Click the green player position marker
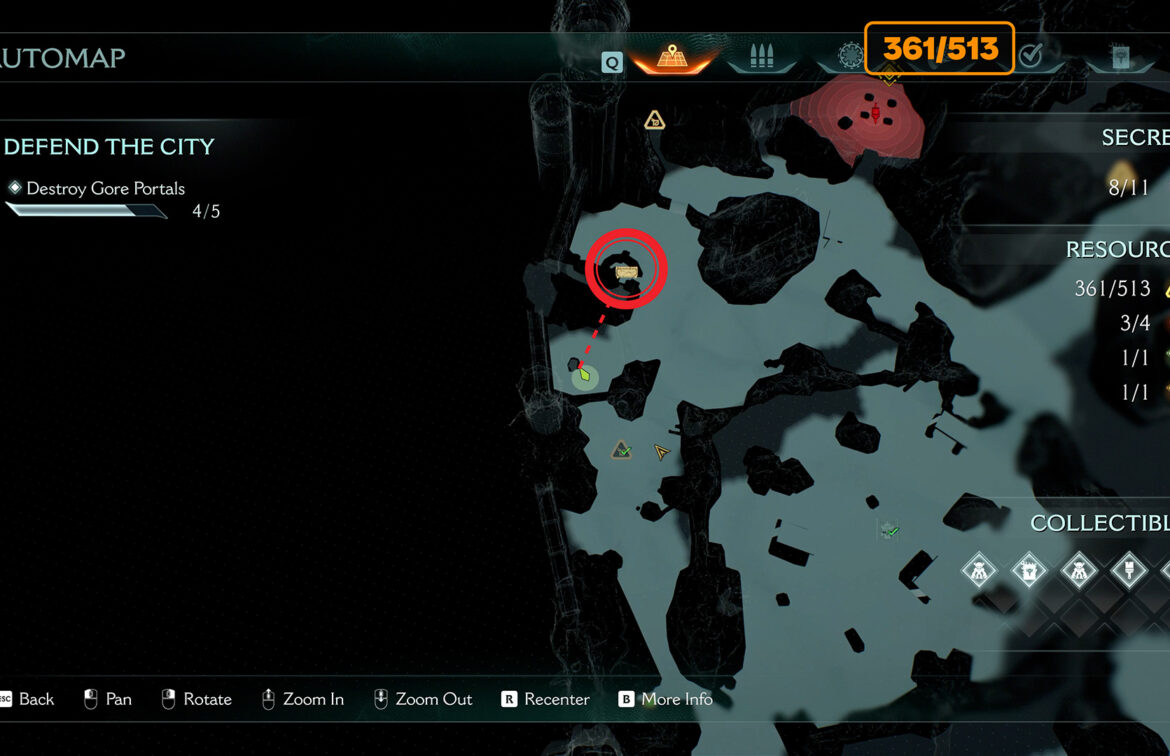Viewport: 1170px width, 756px height. pyautogui.click(x=585, y=376)
